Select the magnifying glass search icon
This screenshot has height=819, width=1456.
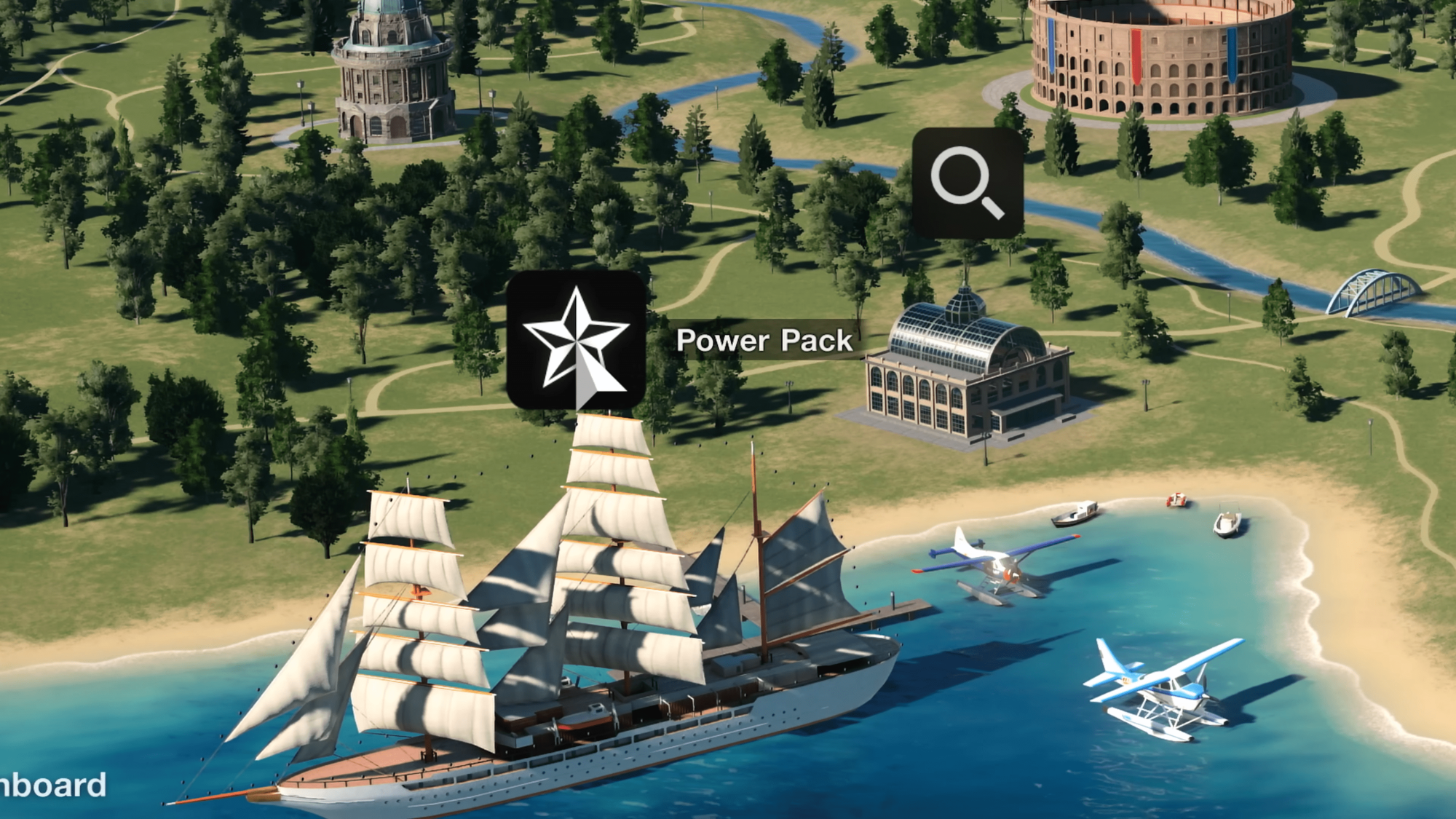[968, 183]
